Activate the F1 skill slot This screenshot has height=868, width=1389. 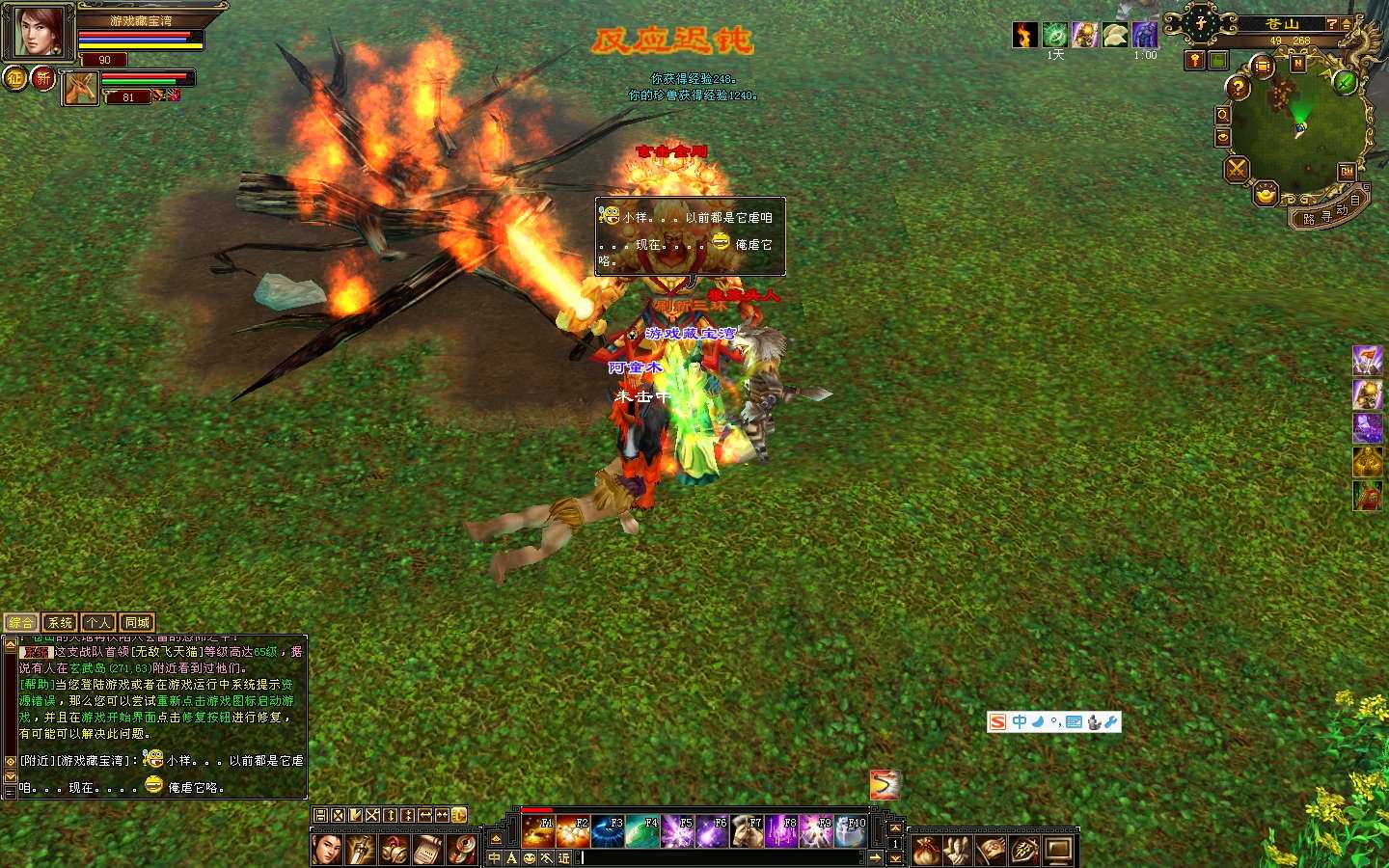click(537, 830)
